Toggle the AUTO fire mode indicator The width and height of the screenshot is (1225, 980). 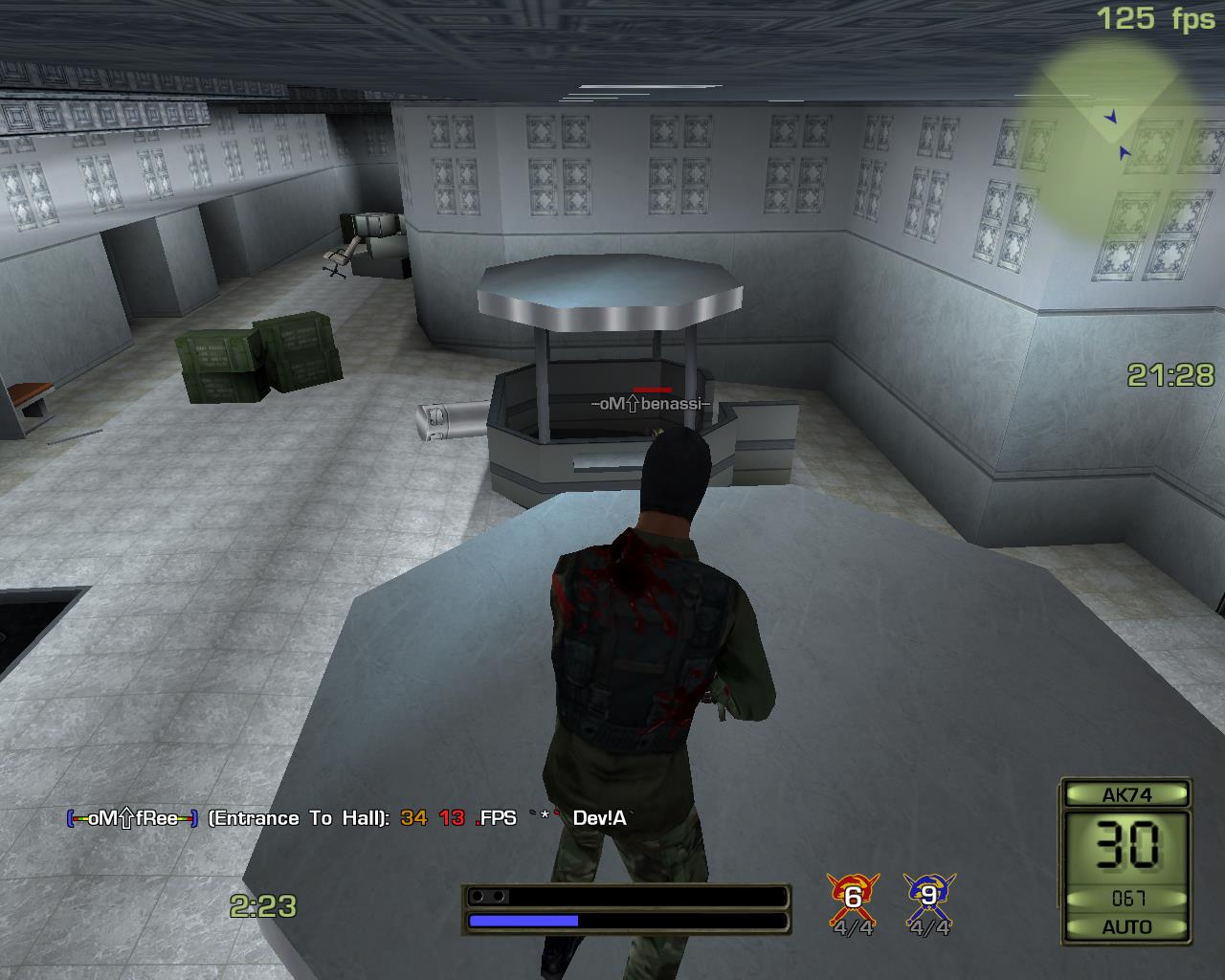[x=1126, y=926]
